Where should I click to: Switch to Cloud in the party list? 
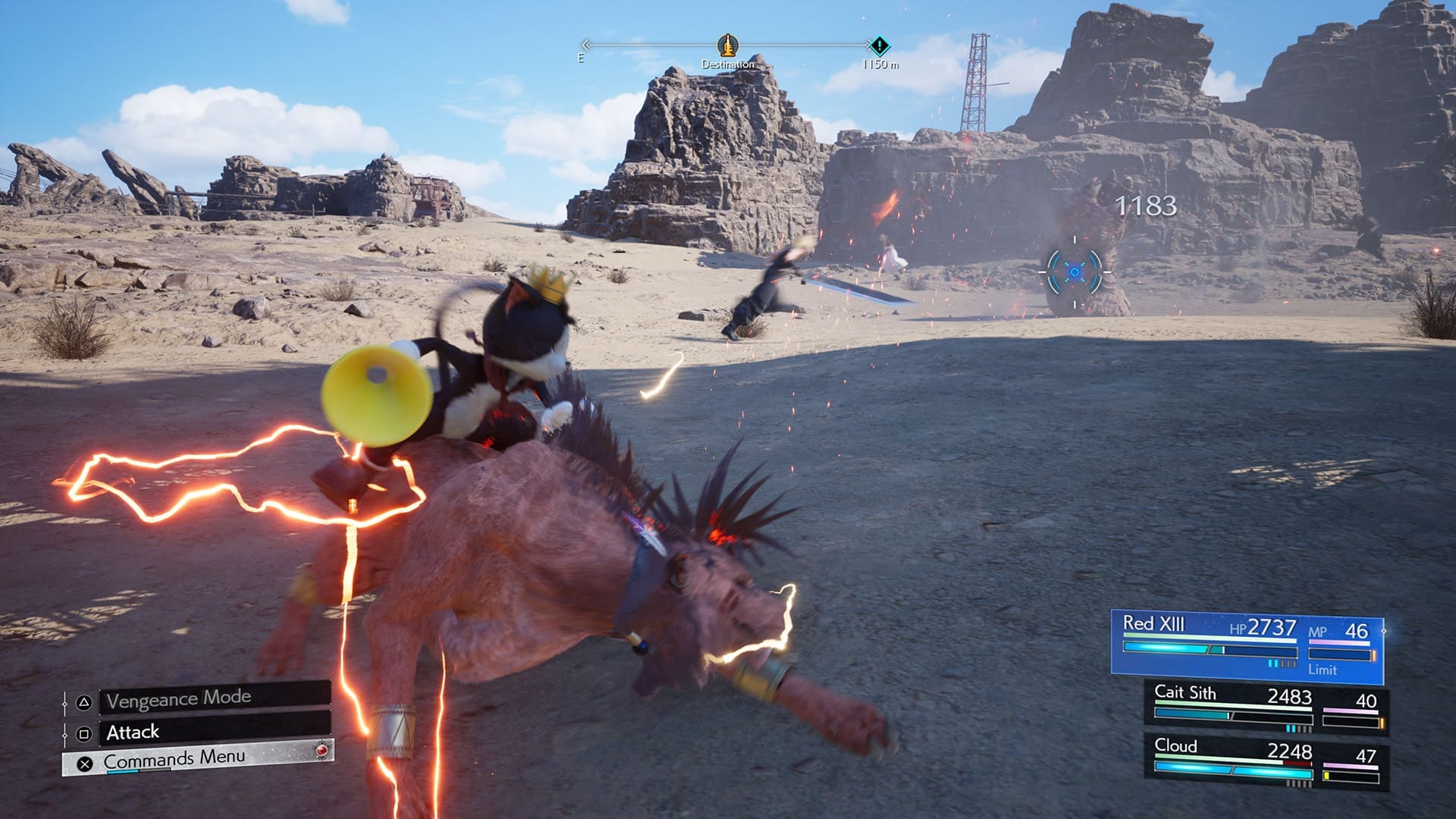(1265, 762)
